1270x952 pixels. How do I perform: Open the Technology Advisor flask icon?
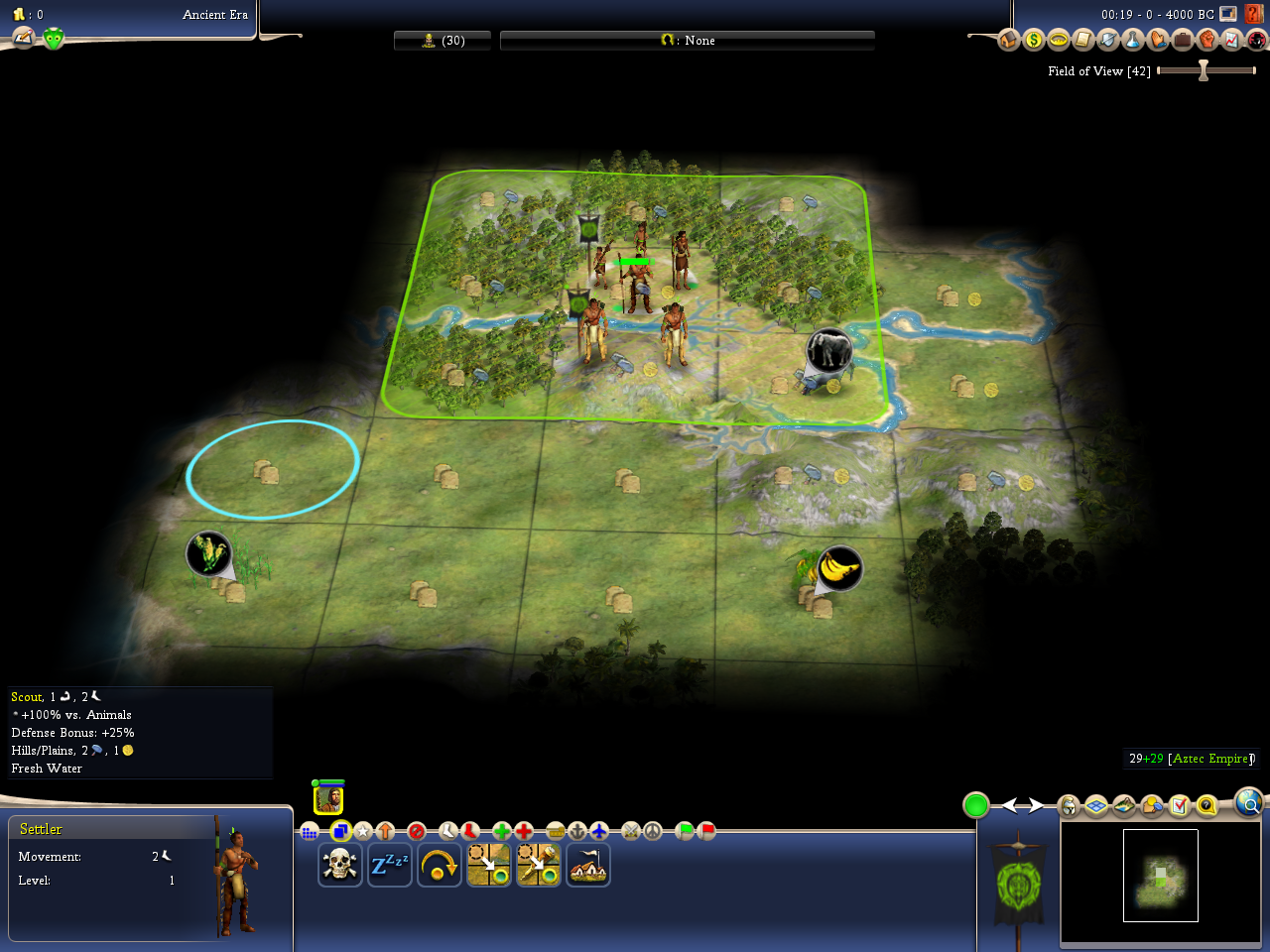tap(1133, 40)
